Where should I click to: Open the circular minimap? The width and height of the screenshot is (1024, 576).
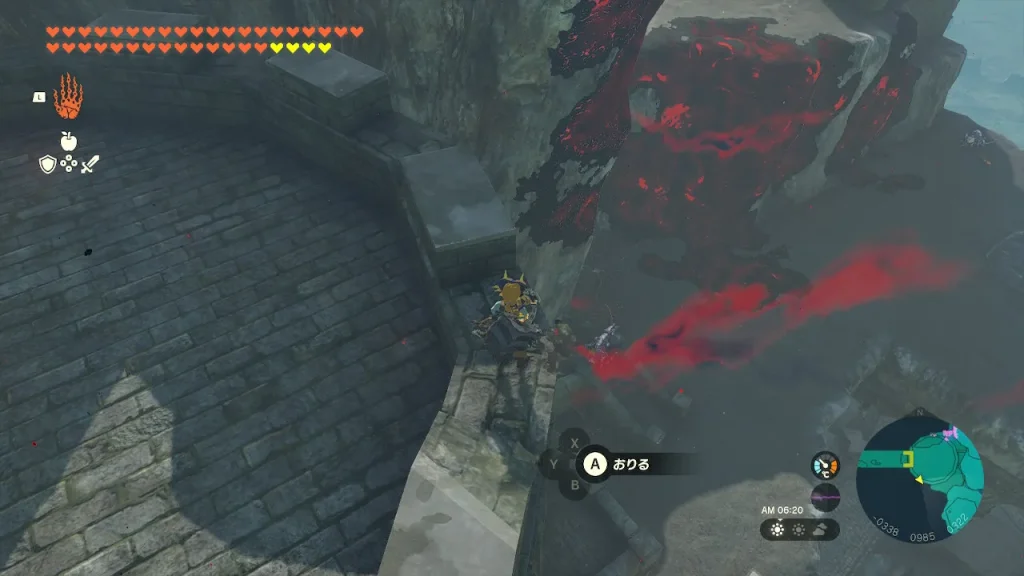tap(920, 475)
